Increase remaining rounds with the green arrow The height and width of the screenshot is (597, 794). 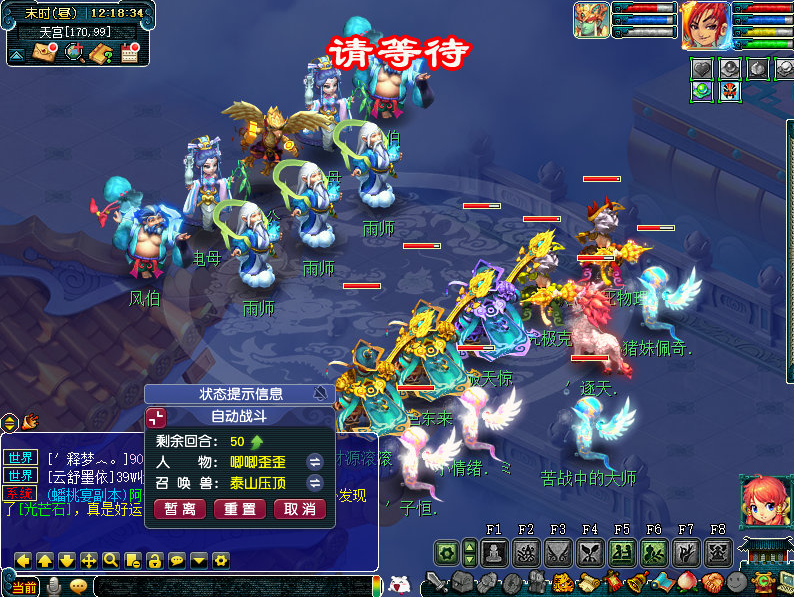point(257,441)
